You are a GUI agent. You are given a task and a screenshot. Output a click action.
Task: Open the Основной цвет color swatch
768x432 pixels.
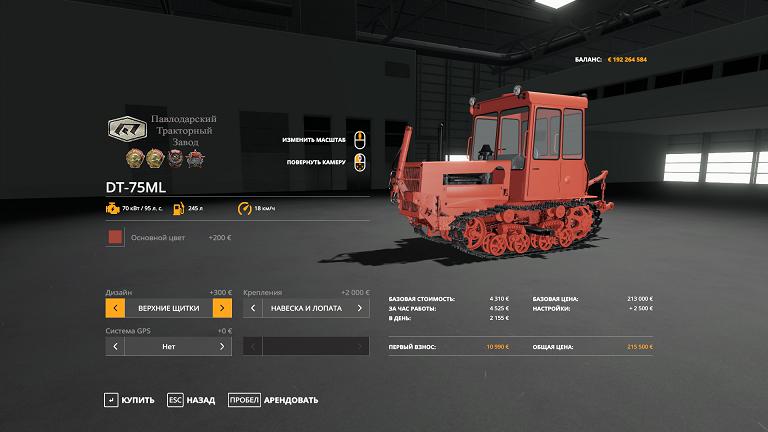[x=115, y=238]
